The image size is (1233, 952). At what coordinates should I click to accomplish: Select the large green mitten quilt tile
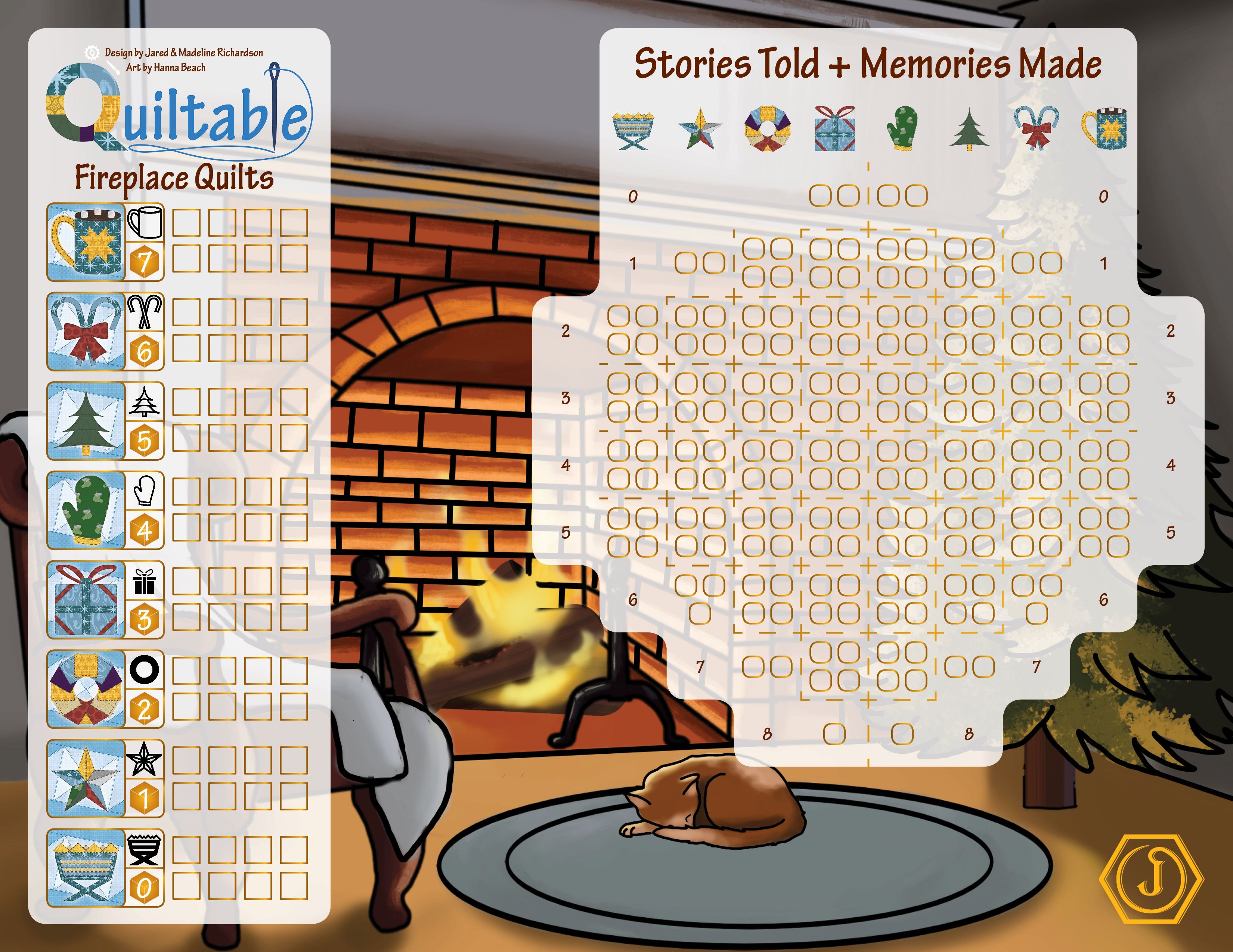pos(86,510)
